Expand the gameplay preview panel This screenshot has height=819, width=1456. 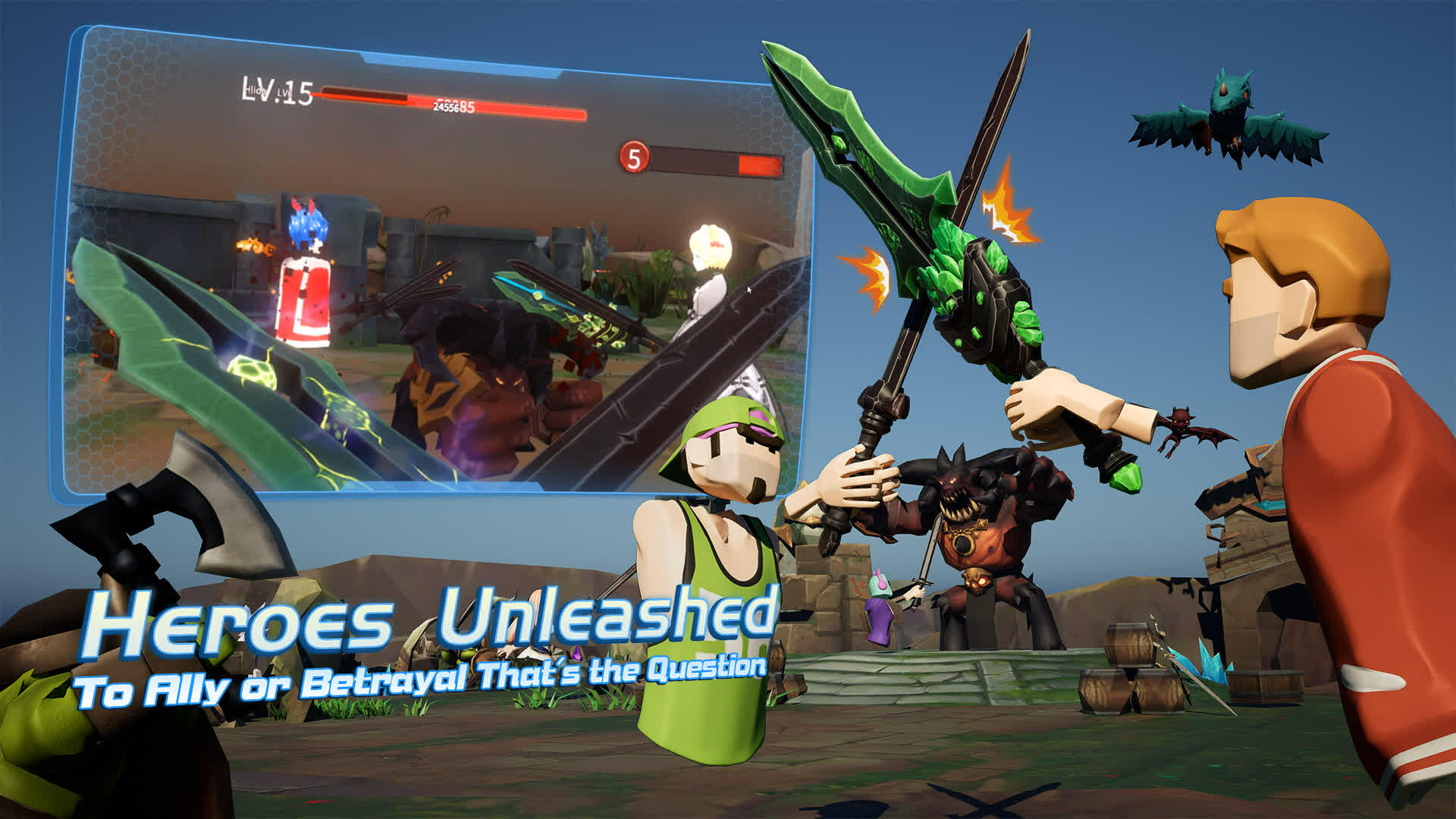436,265
